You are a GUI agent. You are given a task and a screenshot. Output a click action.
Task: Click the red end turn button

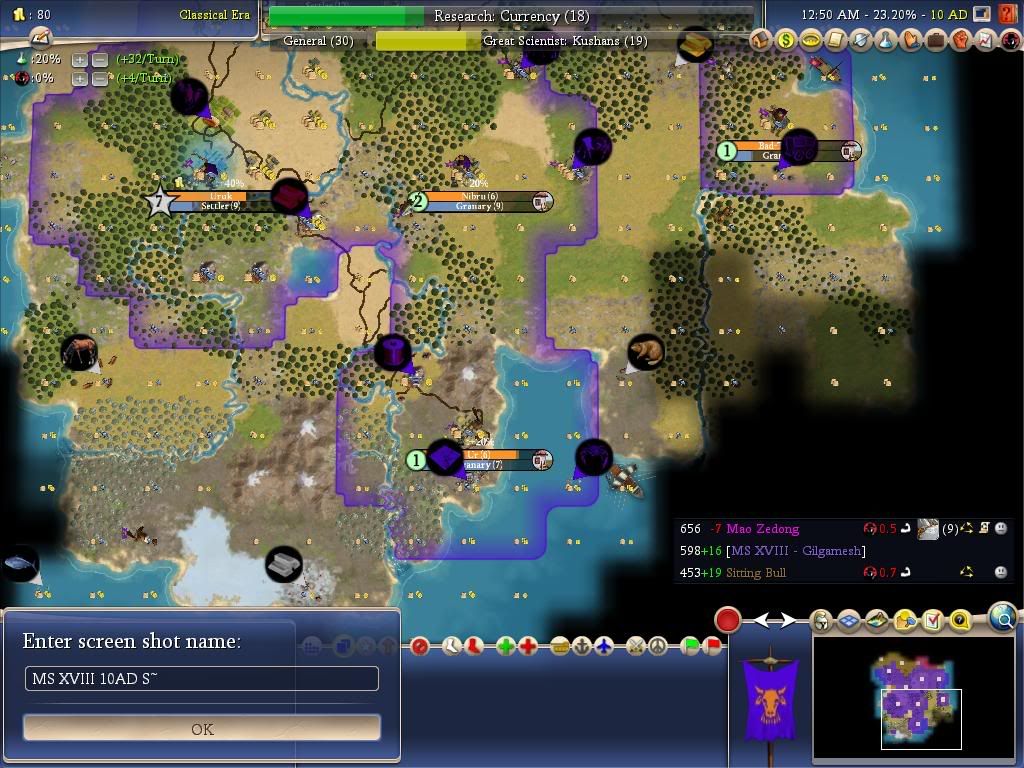(x=727, y=620)
